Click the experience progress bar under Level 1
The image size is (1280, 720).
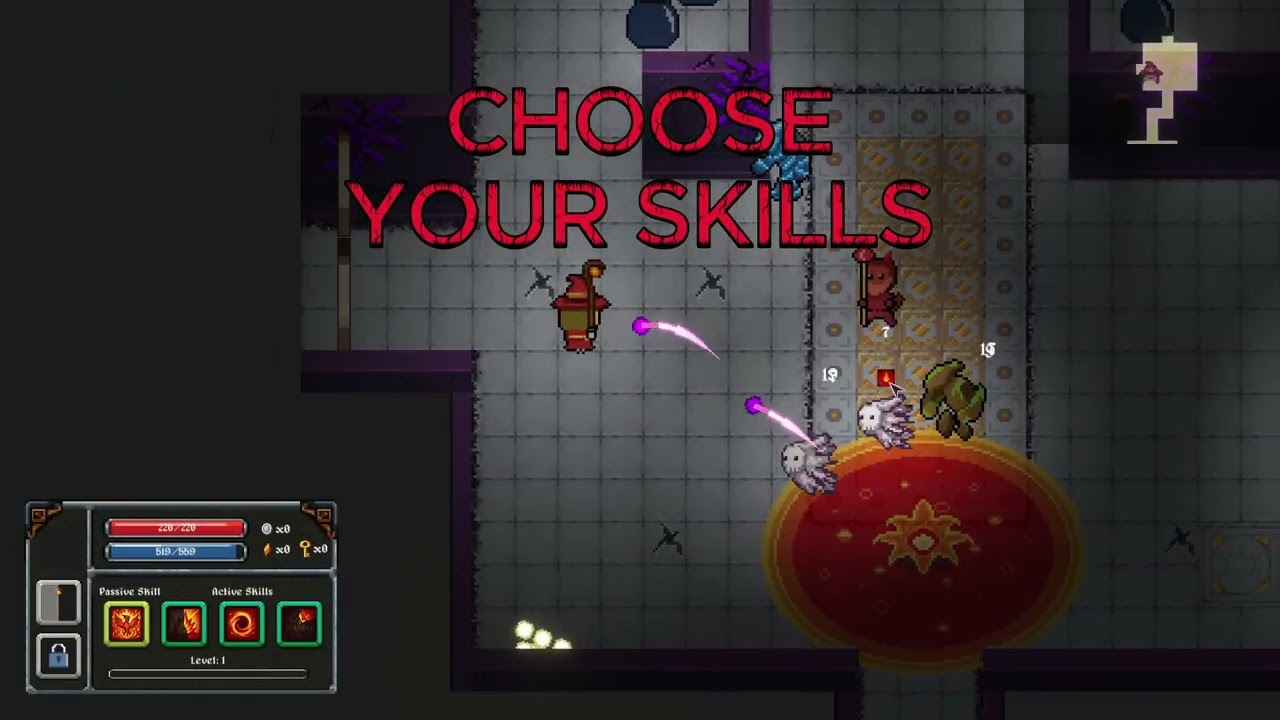208,673
